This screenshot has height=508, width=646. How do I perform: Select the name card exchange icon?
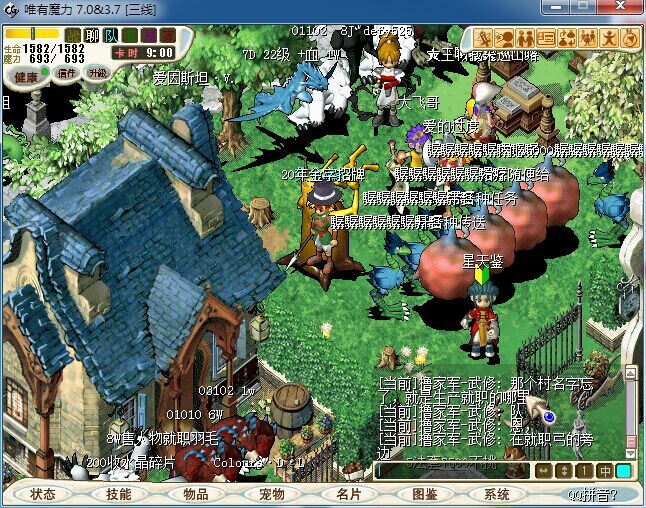click(x=545, y=38)
